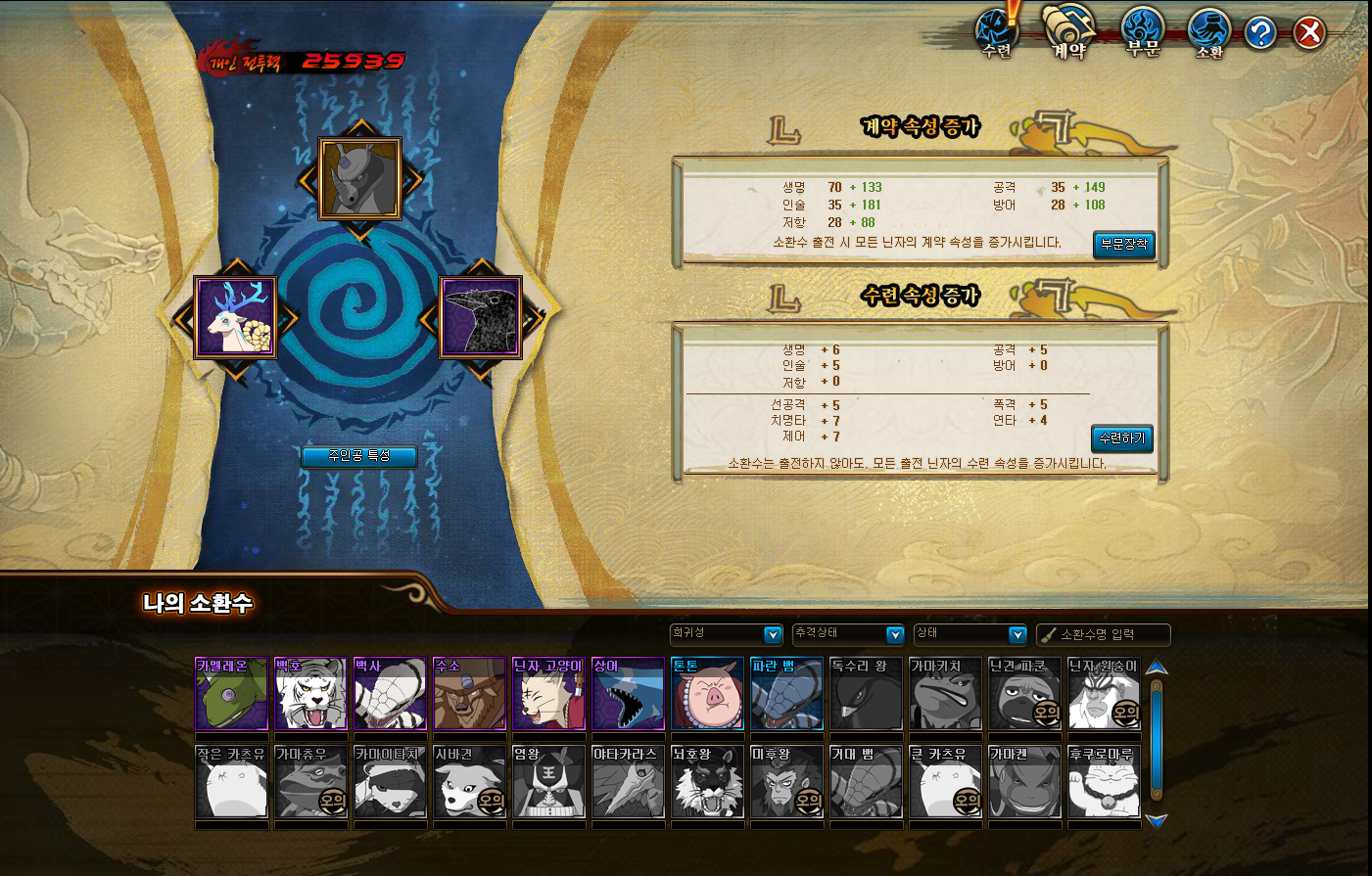Switch to the 계약 contract tab

coord(1068,33)
